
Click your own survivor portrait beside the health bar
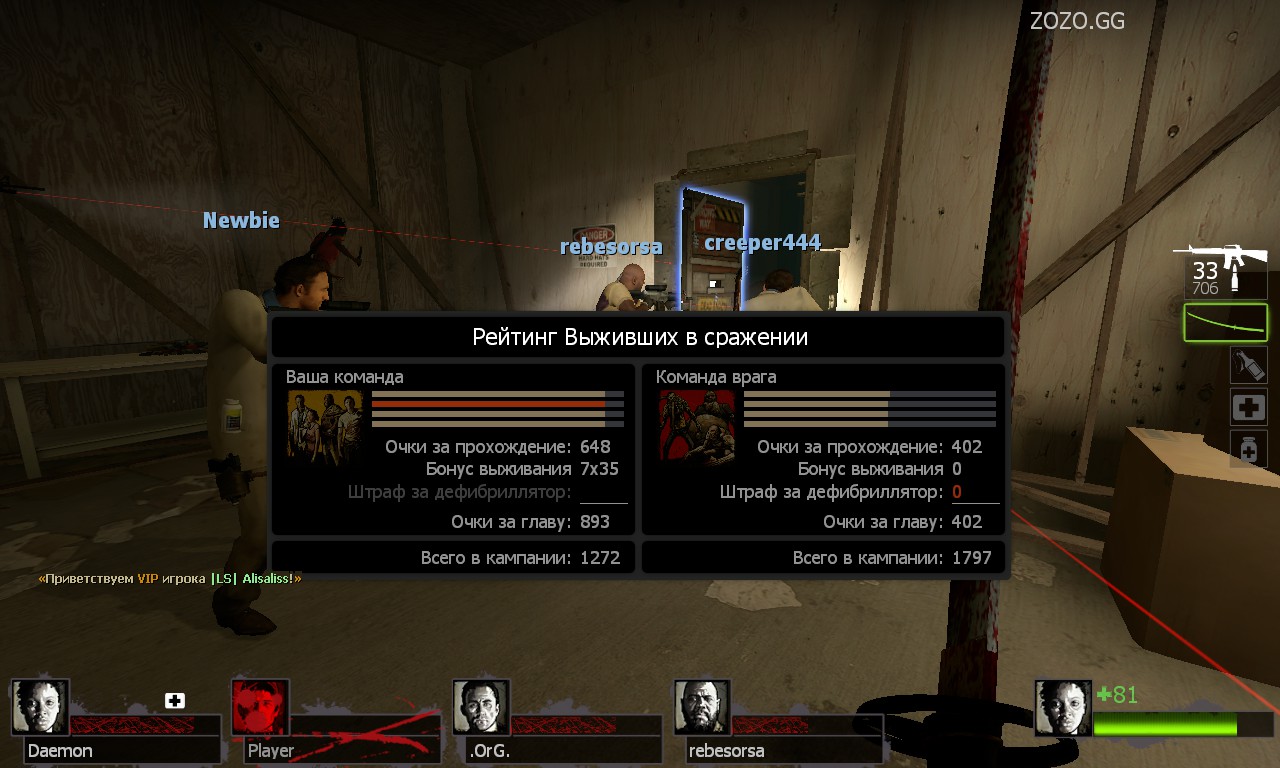point(1063,708)
